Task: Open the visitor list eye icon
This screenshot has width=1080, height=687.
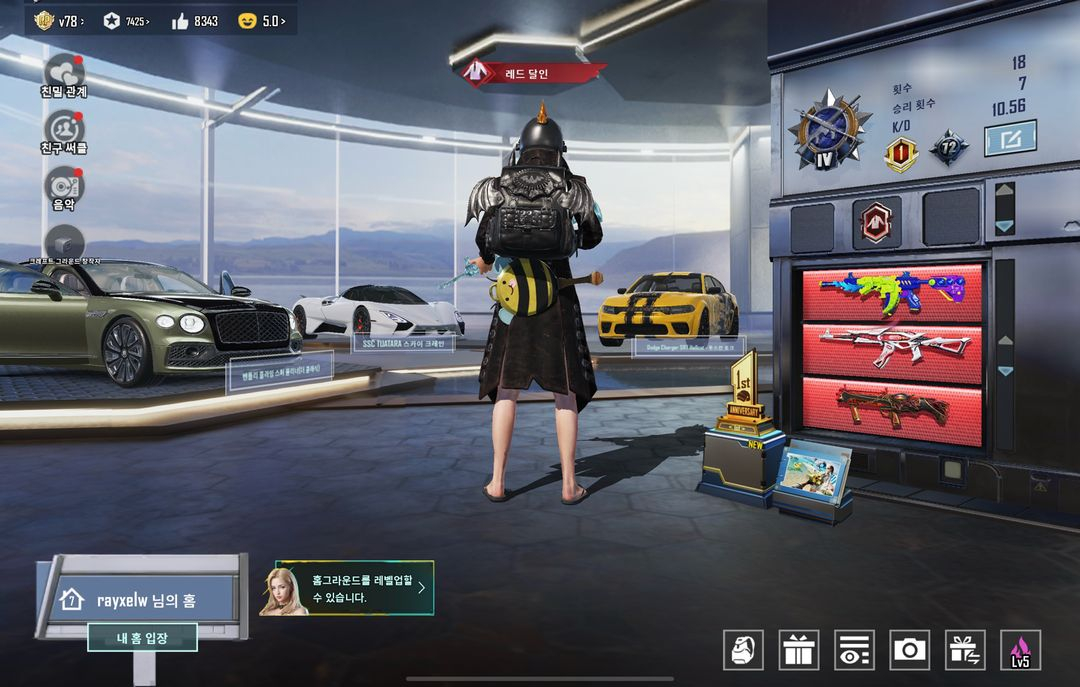Action: [854, 650]
